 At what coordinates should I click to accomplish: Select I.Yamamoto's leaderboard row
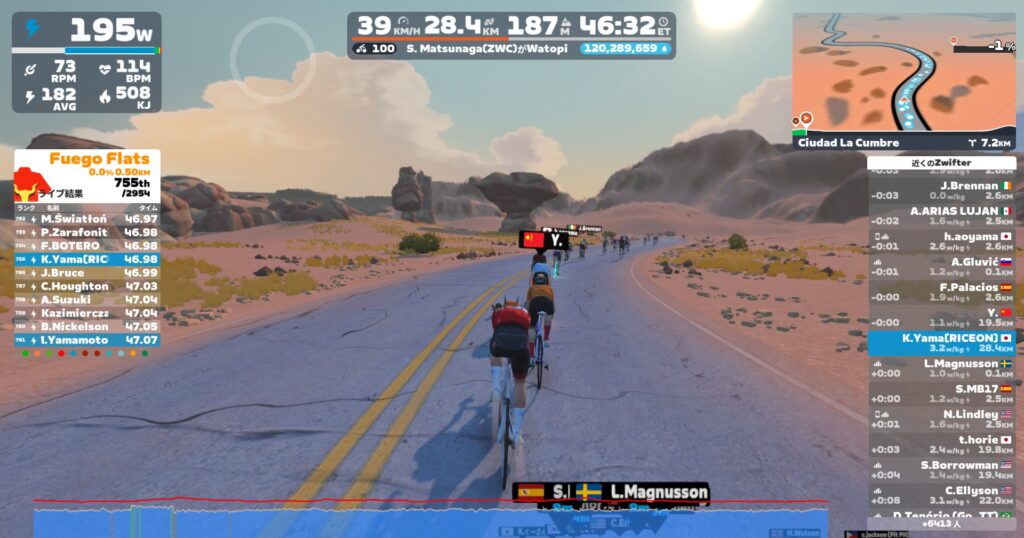pos(87,340)
